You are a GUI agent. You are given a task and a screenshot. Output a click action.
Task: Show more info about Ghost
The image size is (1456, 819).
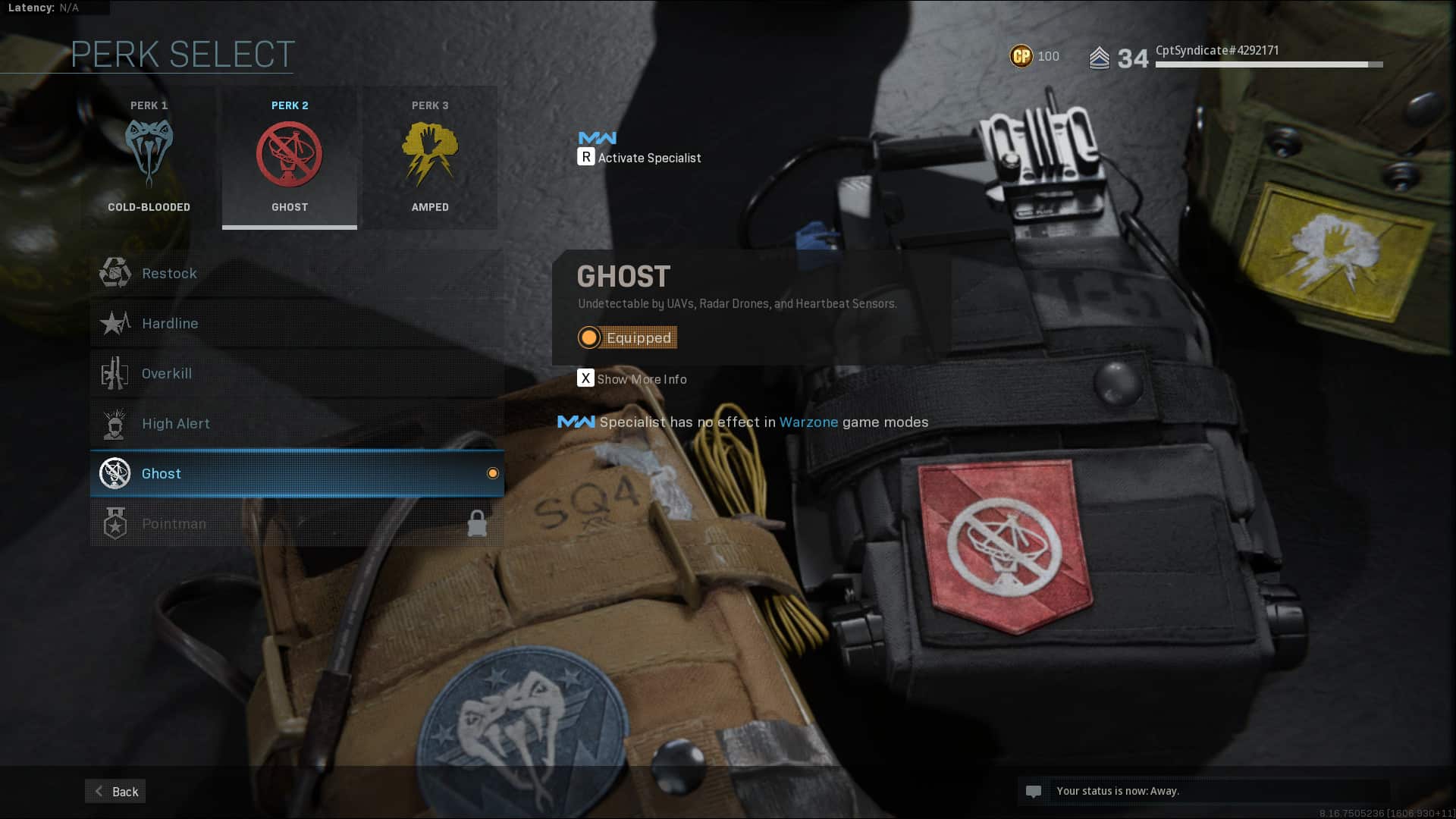pyautogui.click(x=632, y=379)
